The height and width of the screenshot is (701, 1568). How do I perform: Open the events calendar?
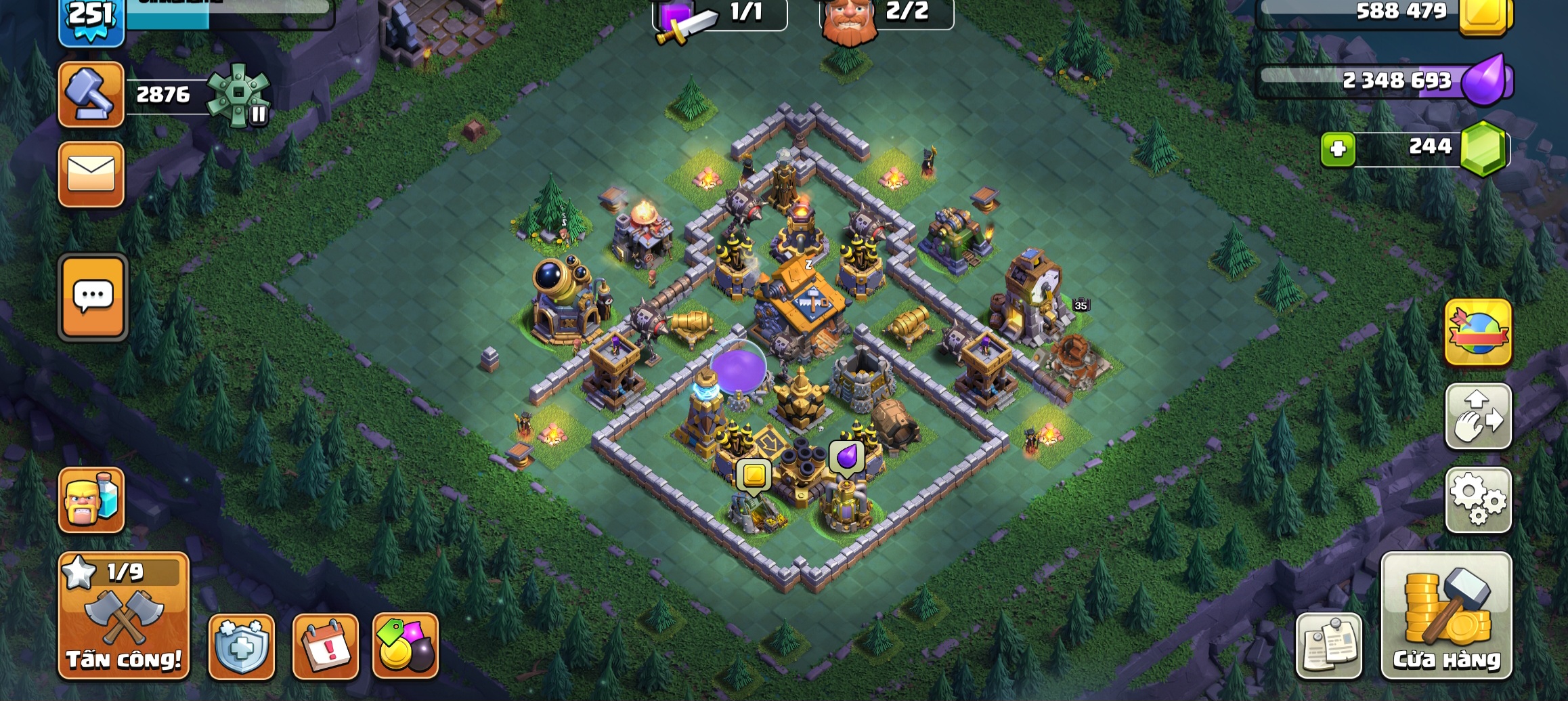[x=325, y=647]
